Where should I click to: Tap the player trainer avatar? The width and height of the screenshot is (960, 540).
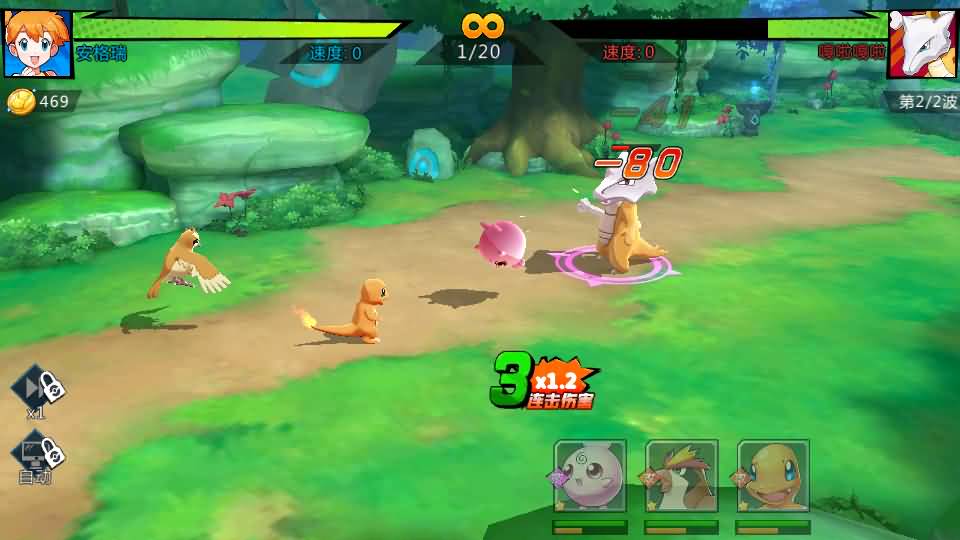37,43
